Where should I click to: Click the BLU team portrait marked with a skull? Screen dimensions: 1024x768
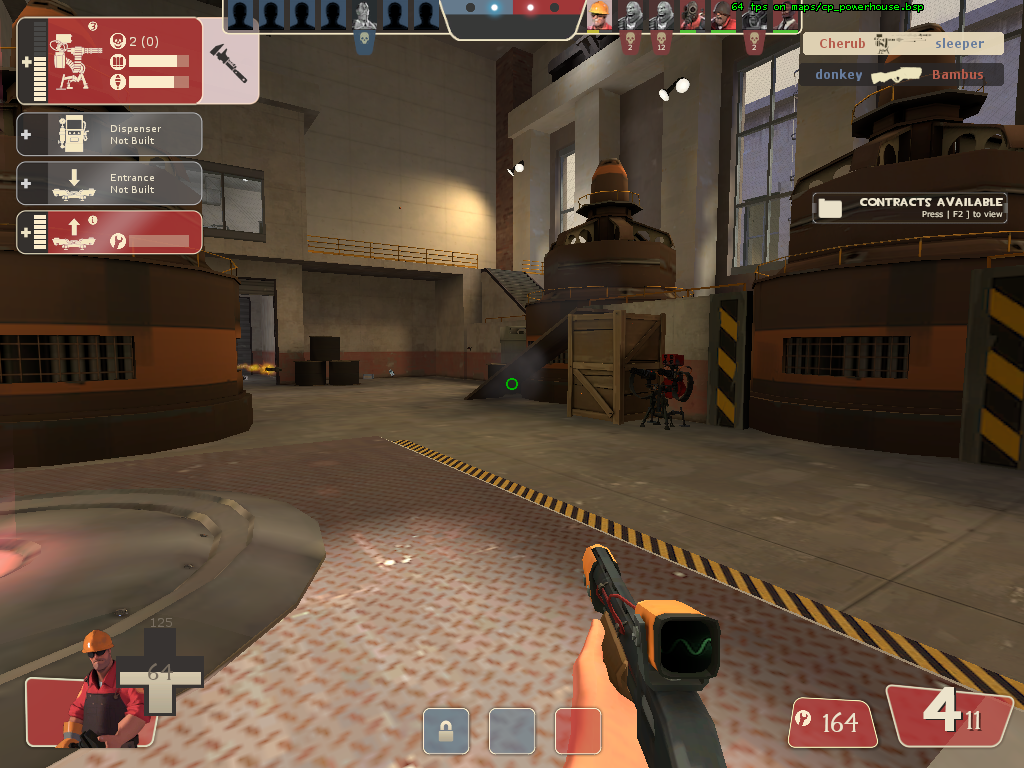365,15
